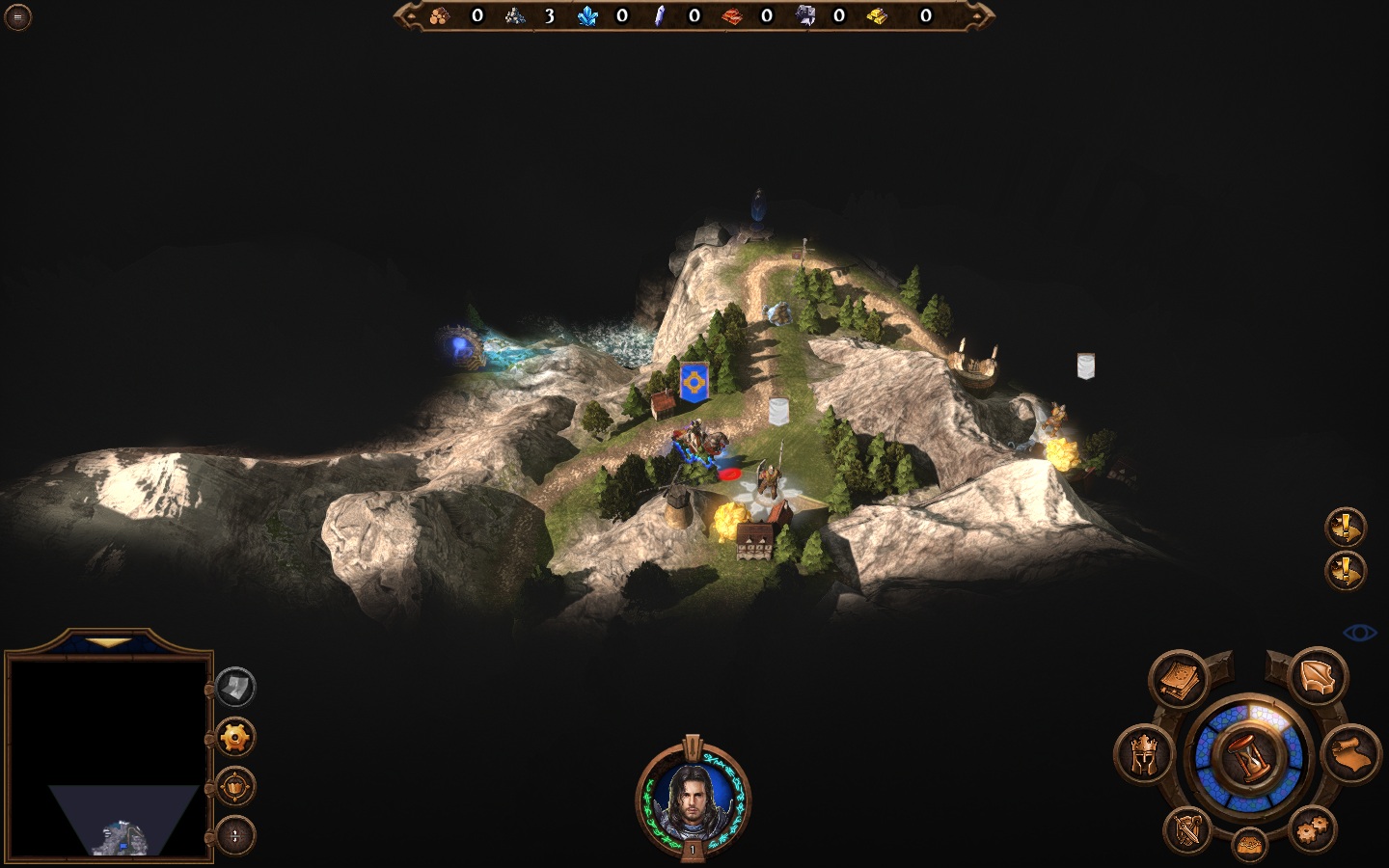
Task: Open the treasure chest icon
Action: click(x=1249, y=845)
